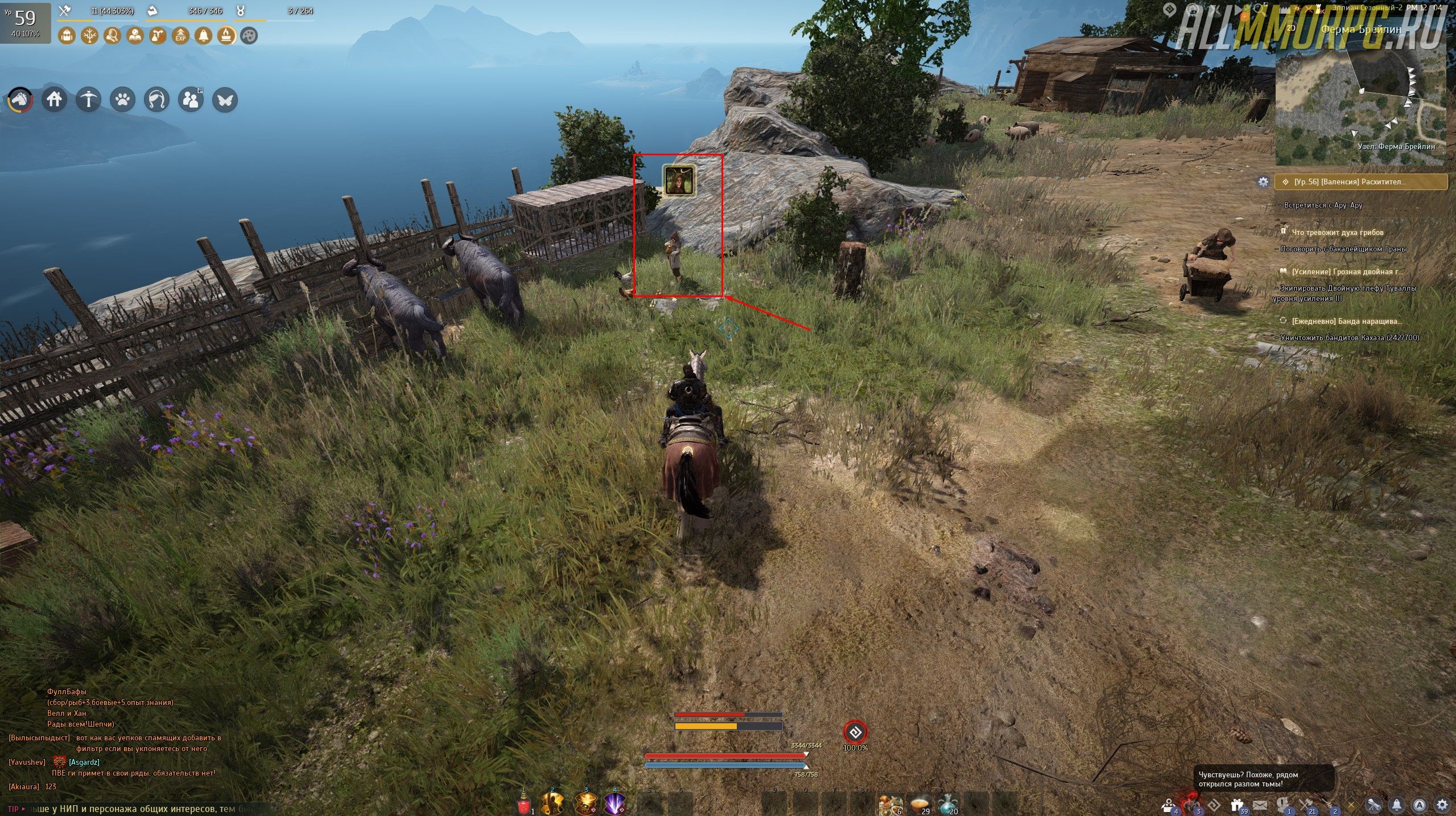
Task: Click the butterfly fairy icon
Action: (225, 100)
